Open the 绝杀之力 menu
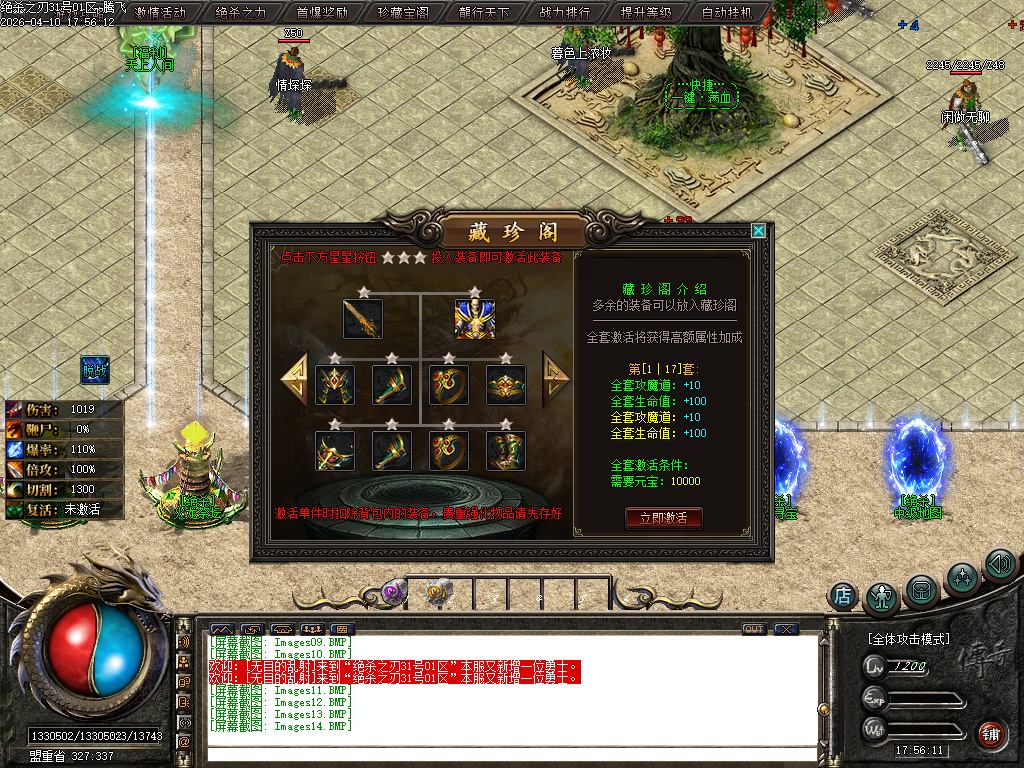 [x=241, y=13]
